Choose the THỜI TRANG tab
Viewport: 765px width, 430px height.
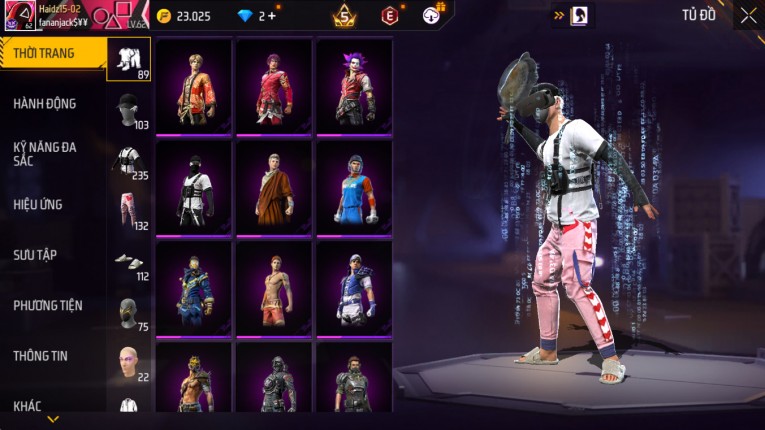pos(43,53)
